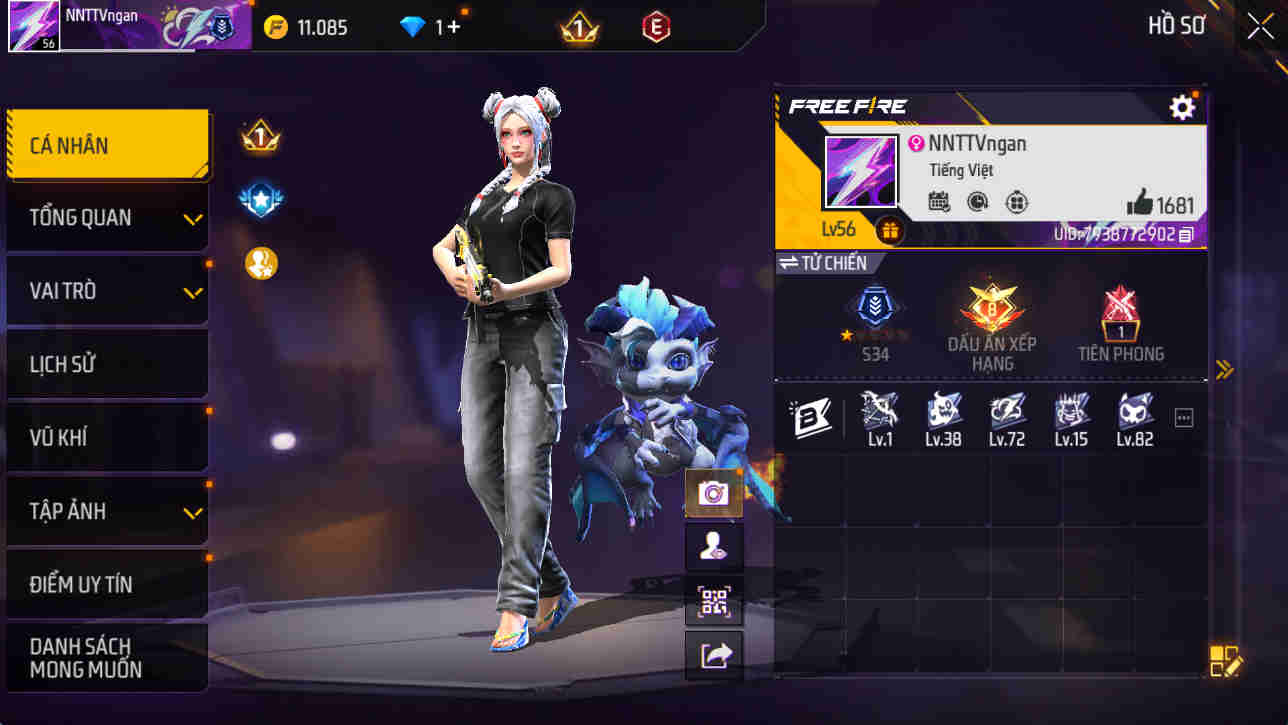This screenshot has width=1288, height=725.
Task: Switch to the LỊCH SỬ tab
Action: [107, 364]
